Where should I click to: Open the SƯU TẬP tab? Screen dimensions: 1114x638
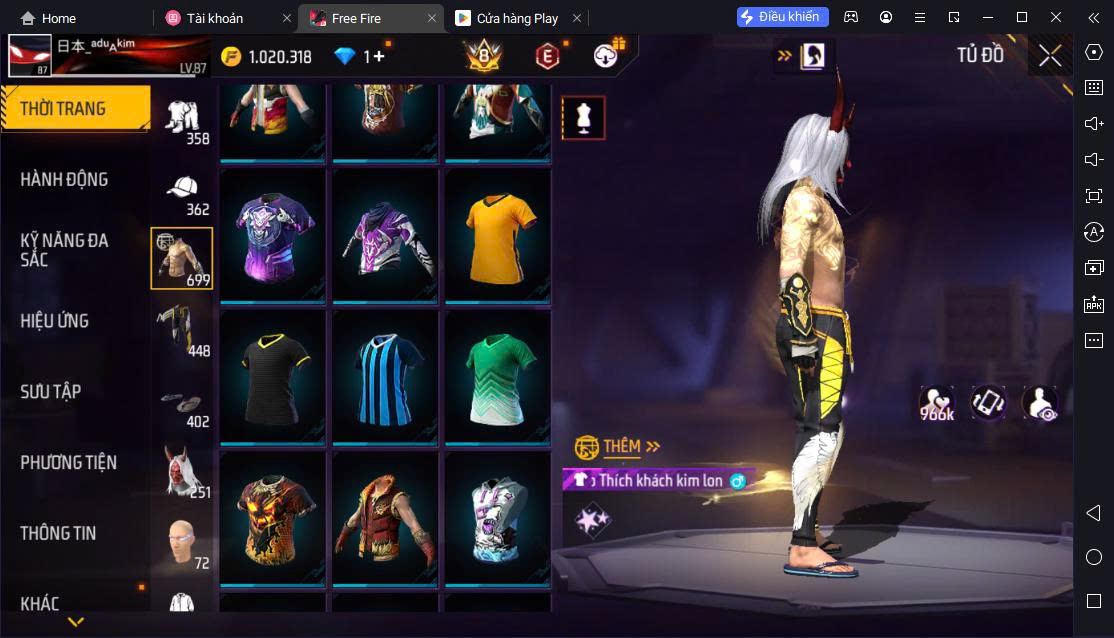51,392
